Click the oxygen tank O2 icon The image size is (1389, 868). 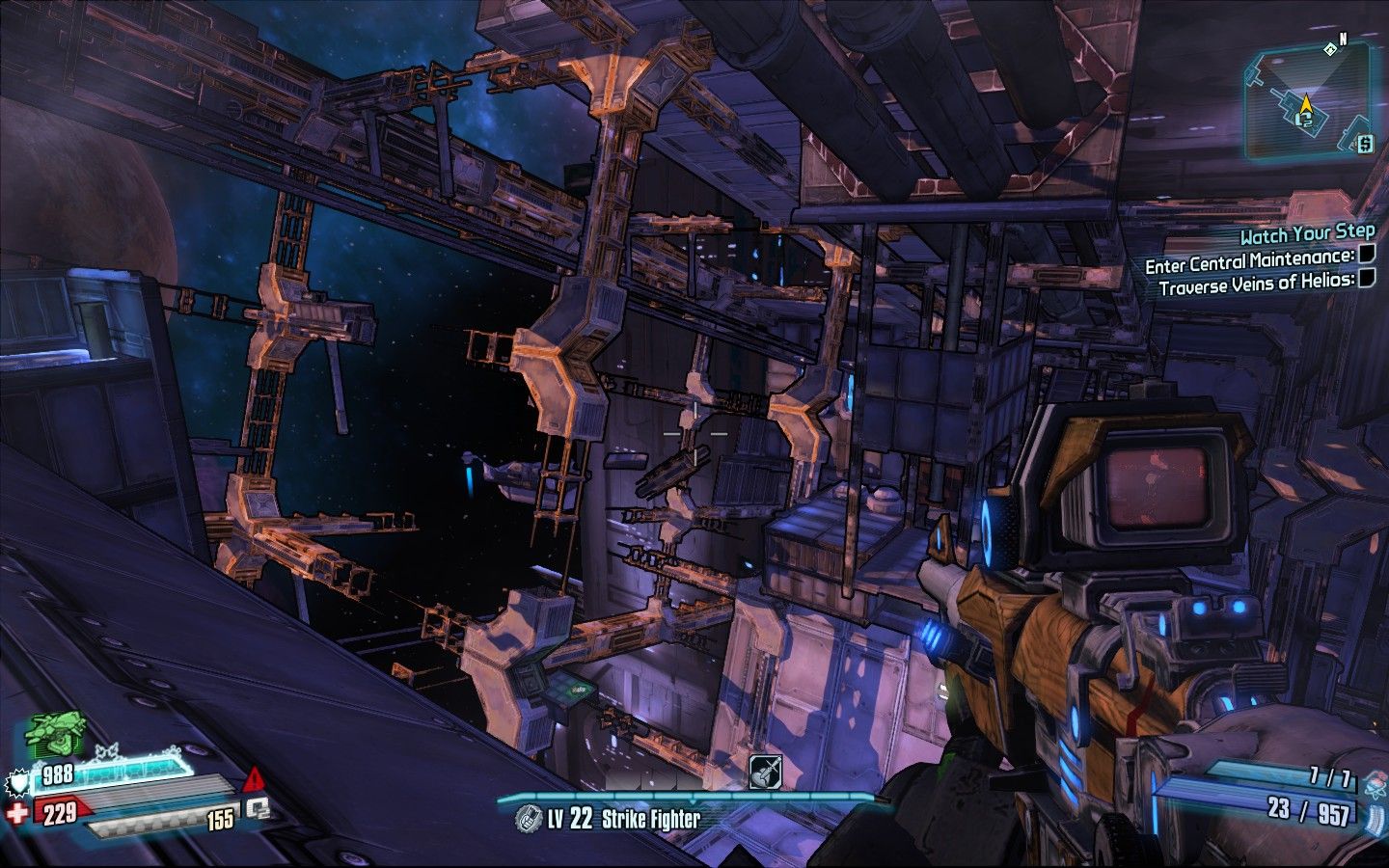point(257,808)
